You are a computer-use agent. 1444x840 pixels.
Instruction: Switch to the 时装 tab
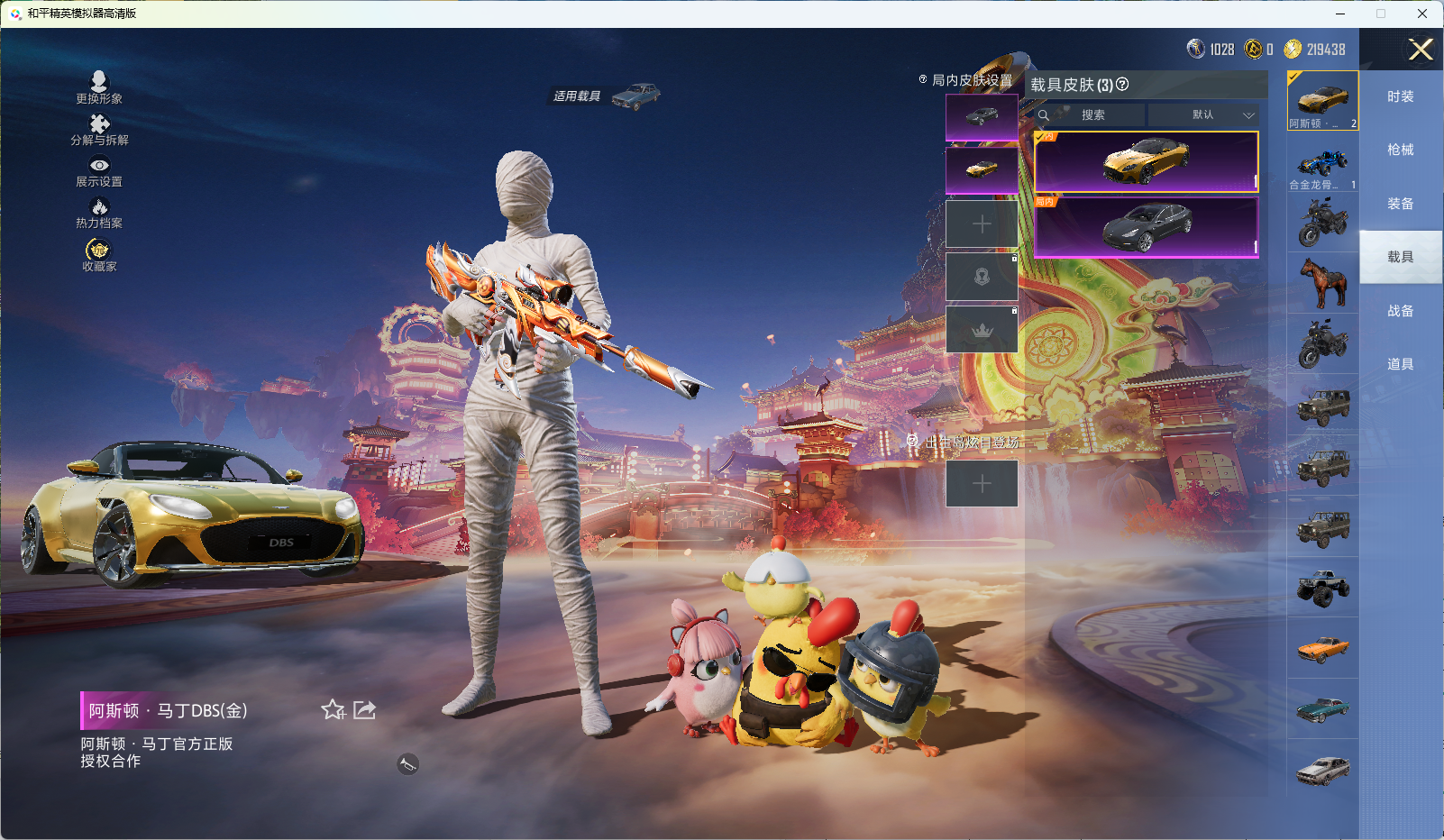[1400, 96]
